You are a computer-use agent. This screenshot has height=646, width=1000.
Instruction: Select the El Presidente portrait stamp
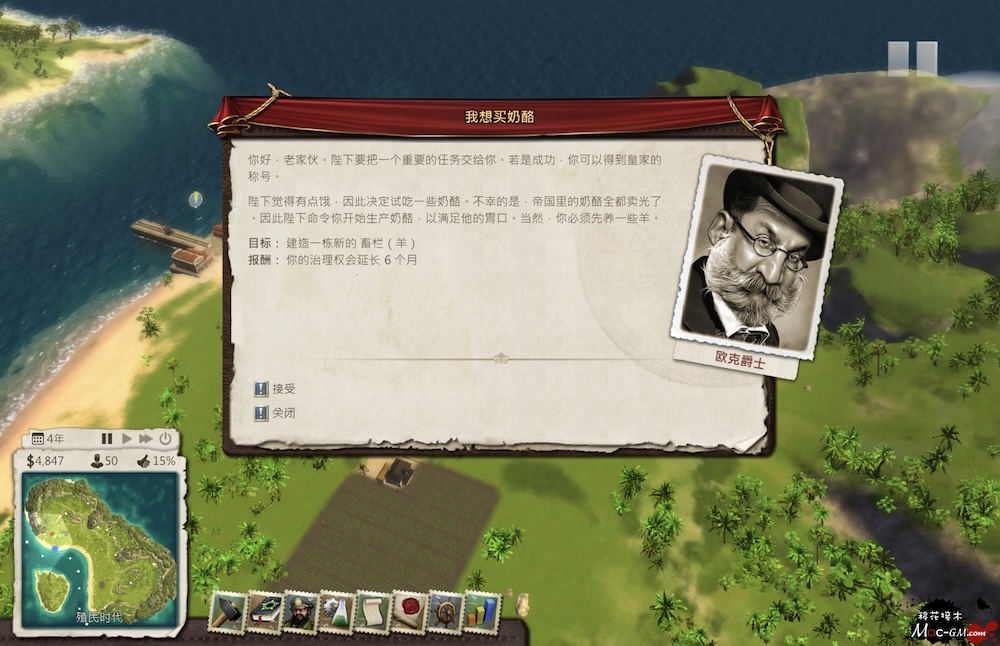299,612
